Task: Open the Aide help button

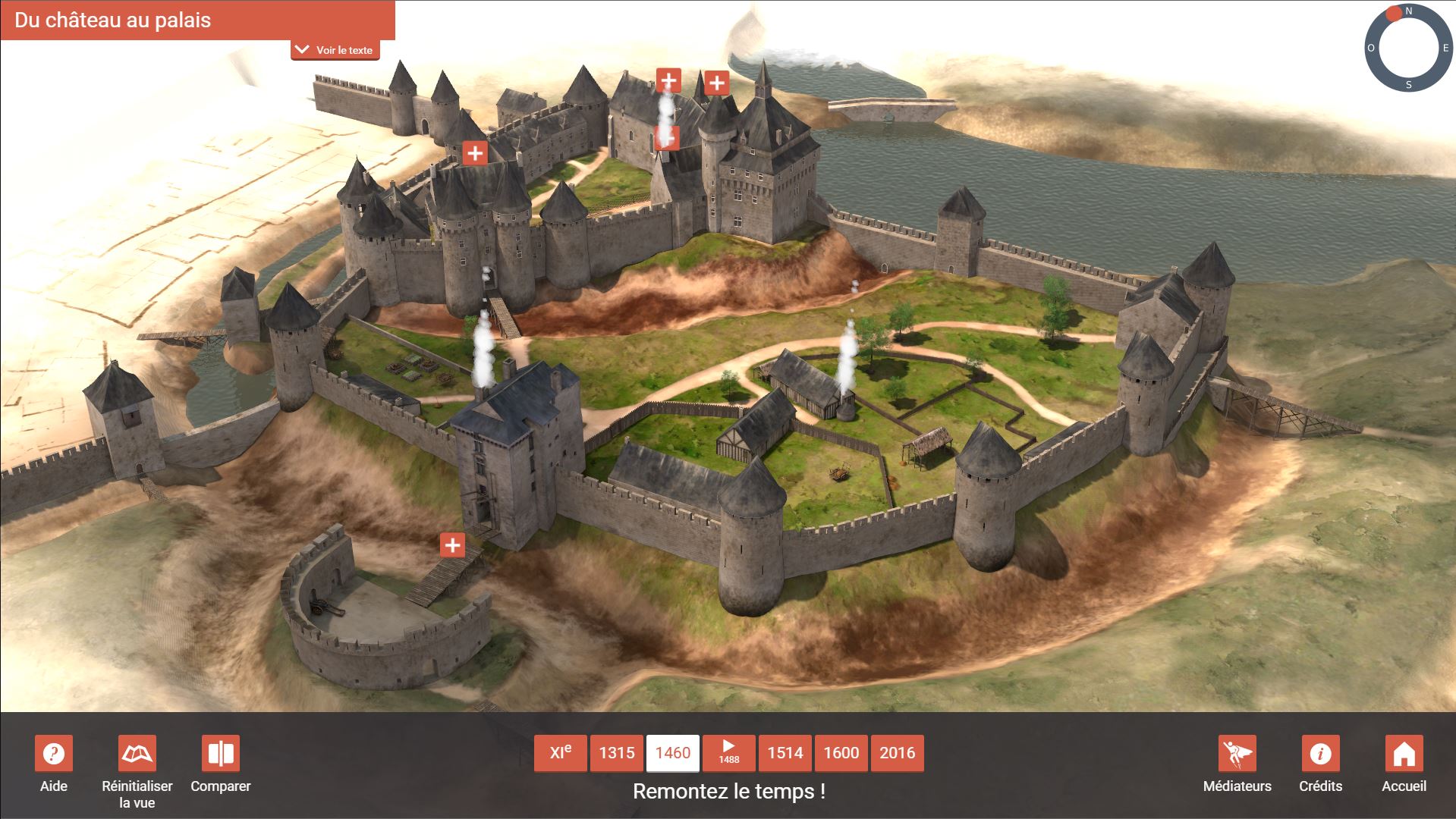Action: click(x=54, y=754)
